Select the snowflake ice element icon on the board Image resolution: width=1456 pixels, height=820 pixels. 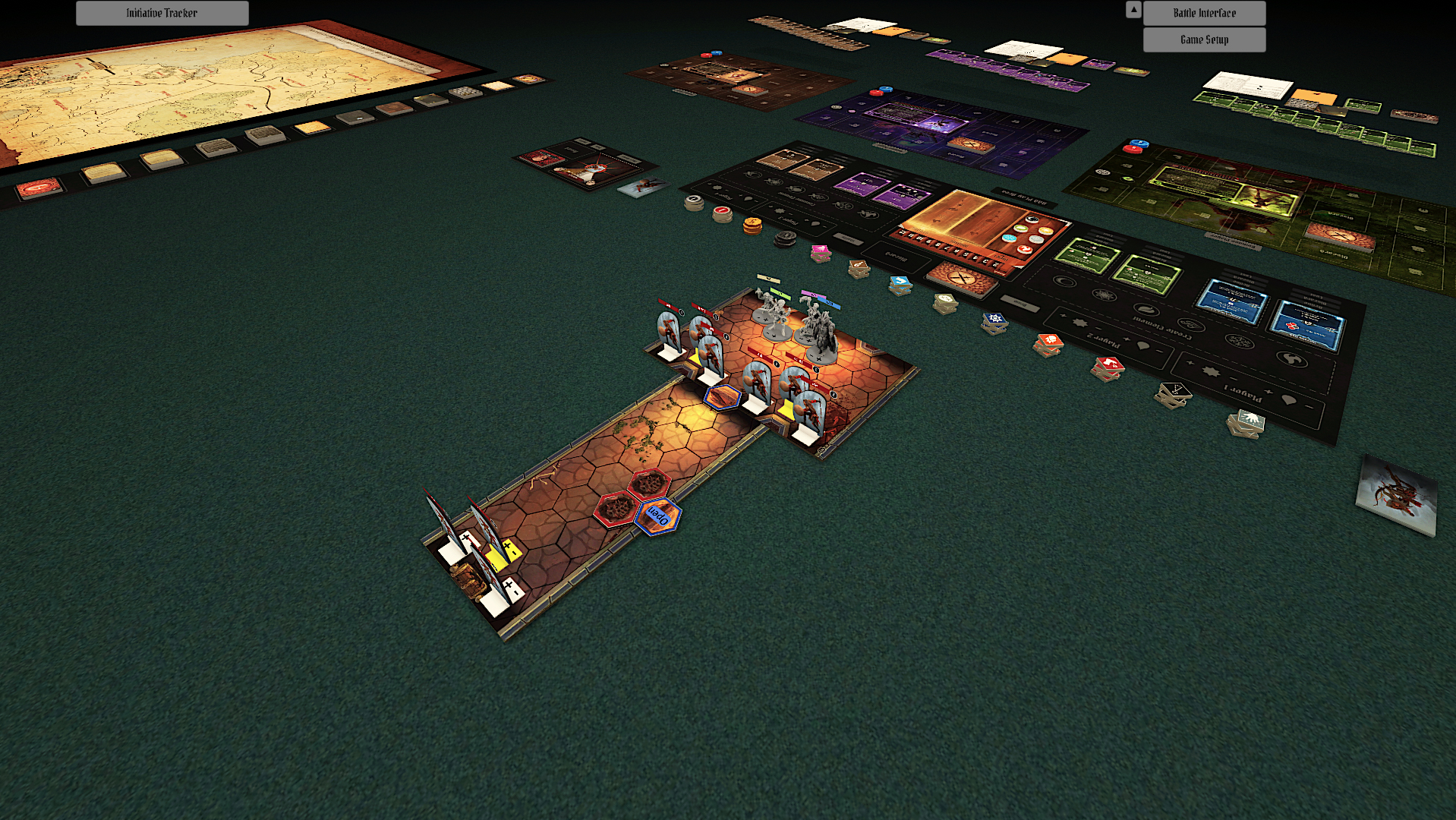[x=1238, y=341]
